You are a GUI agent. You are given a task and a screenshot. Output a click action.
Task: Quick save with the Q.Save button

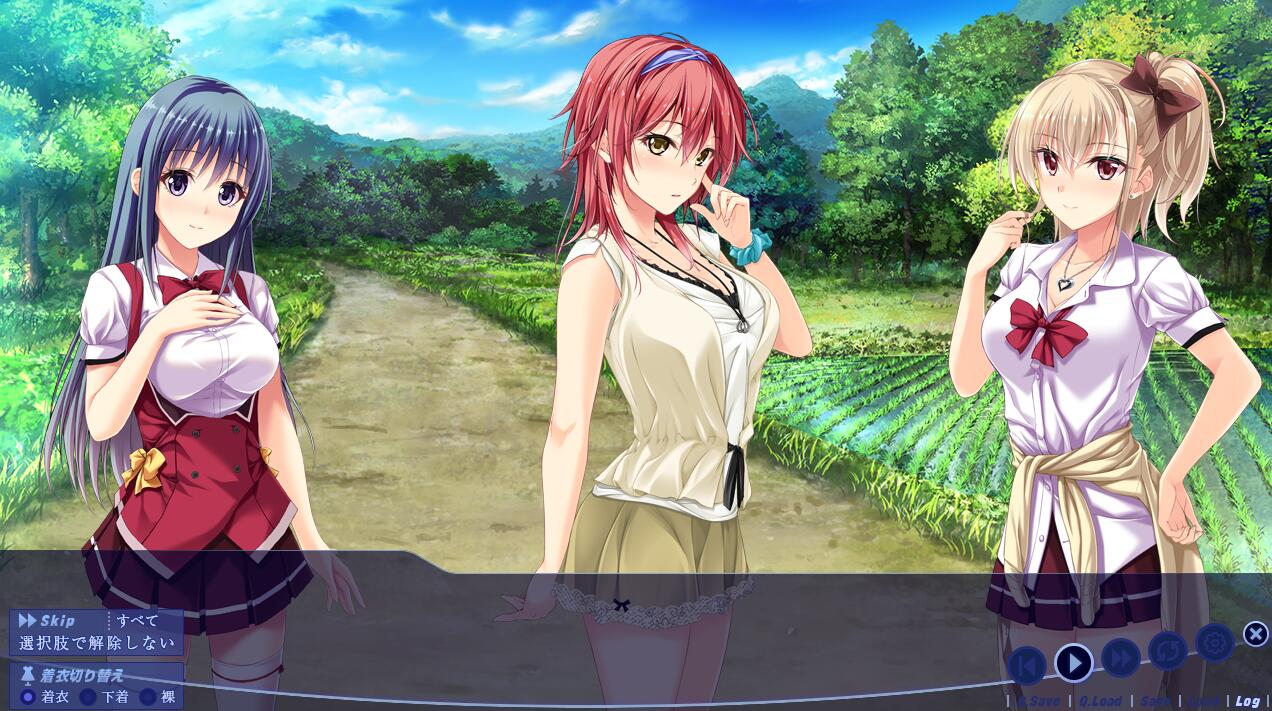pos(1038,701)
